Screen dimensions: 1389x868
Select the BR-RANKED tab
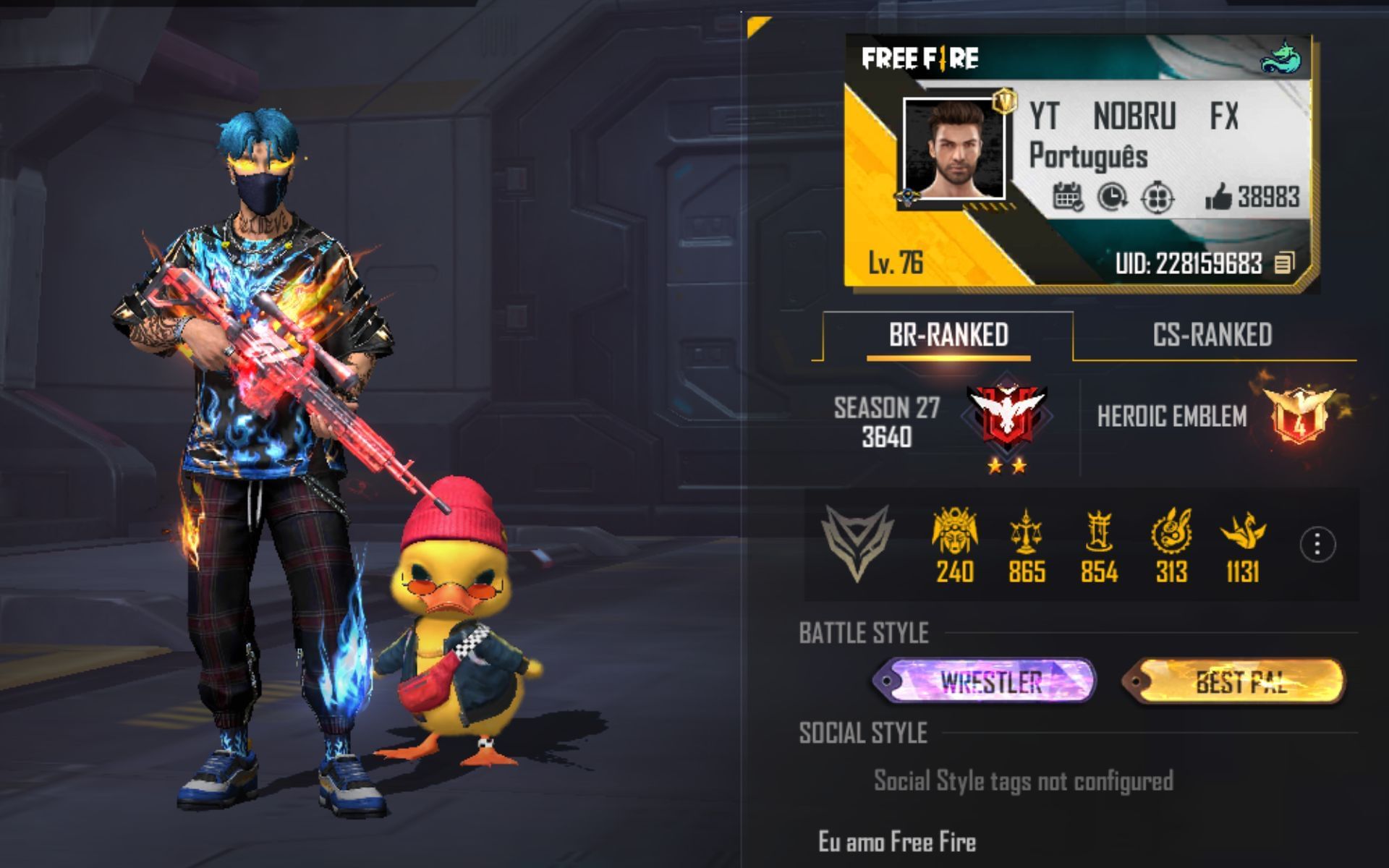coord(948,335)
